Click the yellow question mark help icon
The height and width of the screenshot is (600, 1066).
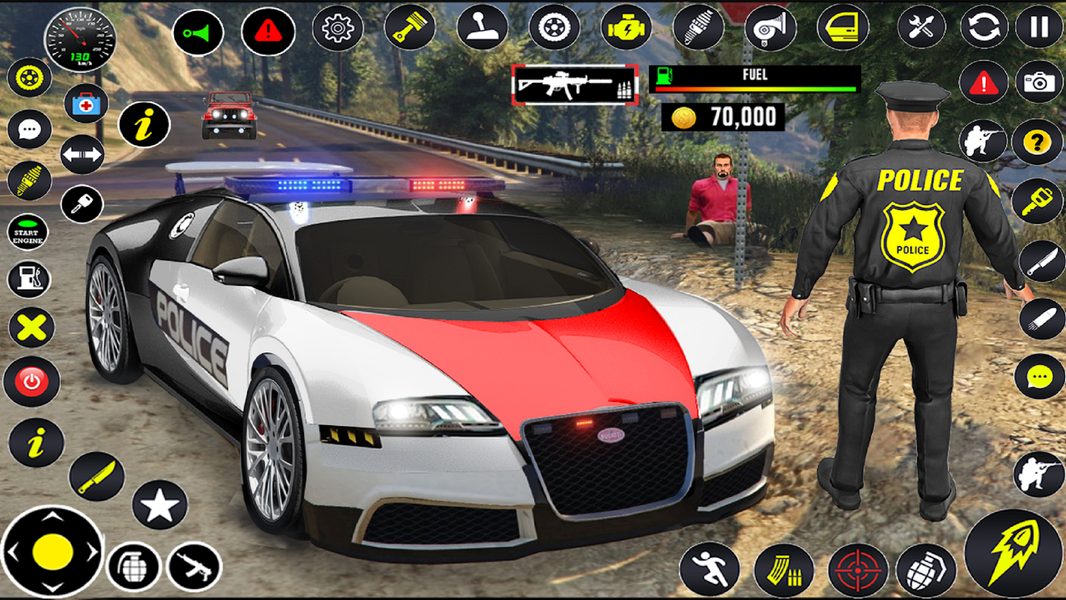[1037, 143]
